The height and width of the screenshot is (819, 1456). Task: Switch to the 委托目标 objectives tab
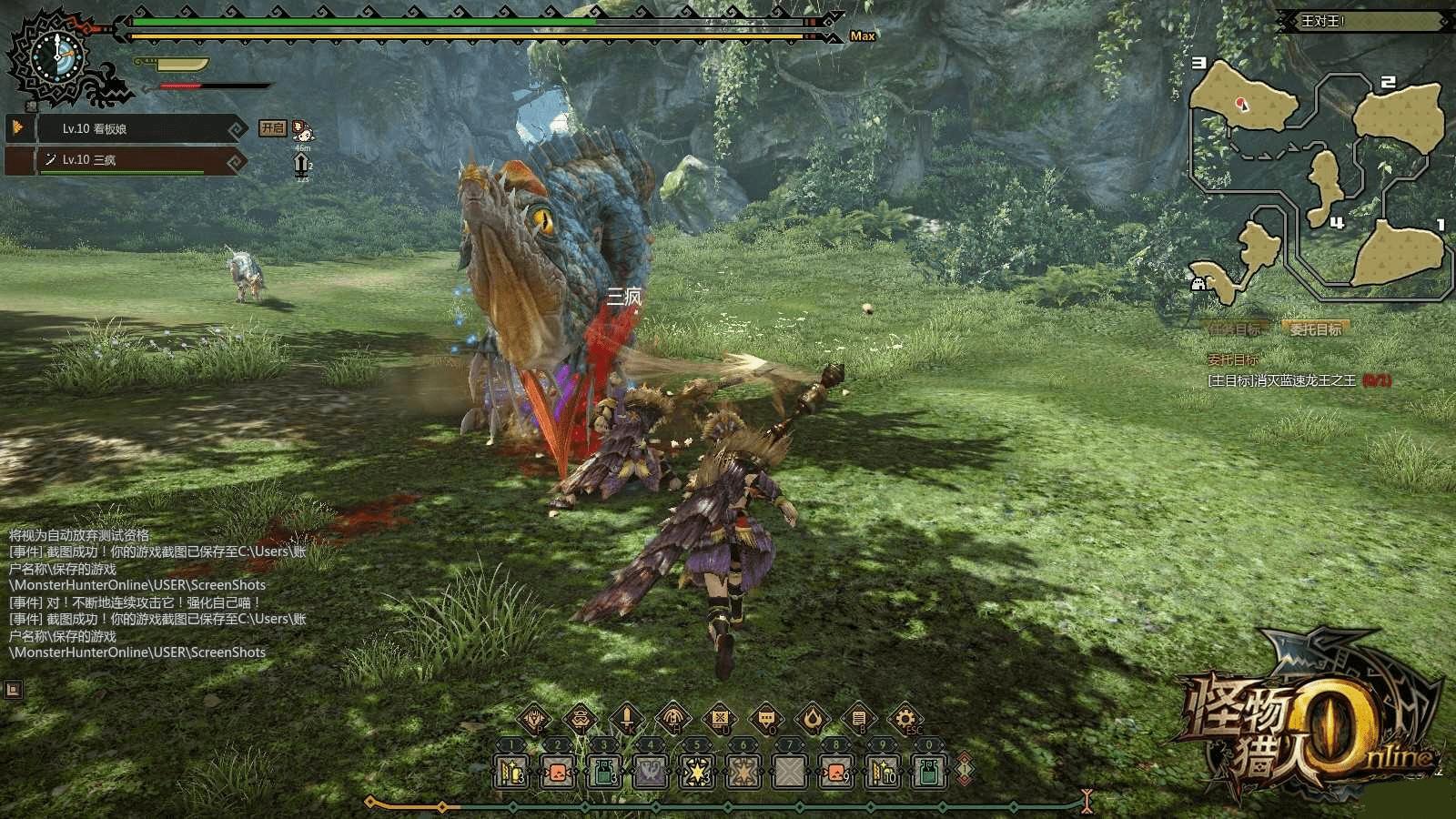coord(1315,329)
